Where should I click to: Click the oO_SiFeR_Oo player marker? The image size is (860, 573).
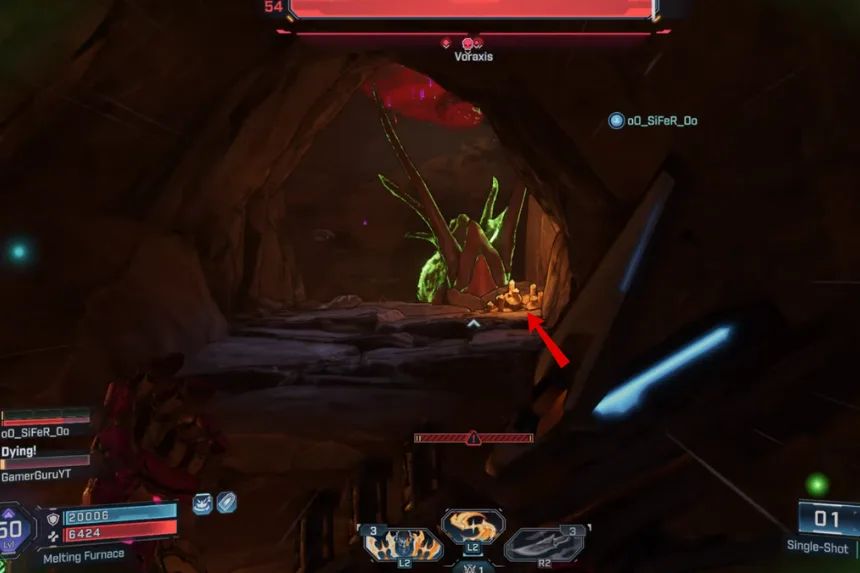pyautogui.click(x=616, y=121)
